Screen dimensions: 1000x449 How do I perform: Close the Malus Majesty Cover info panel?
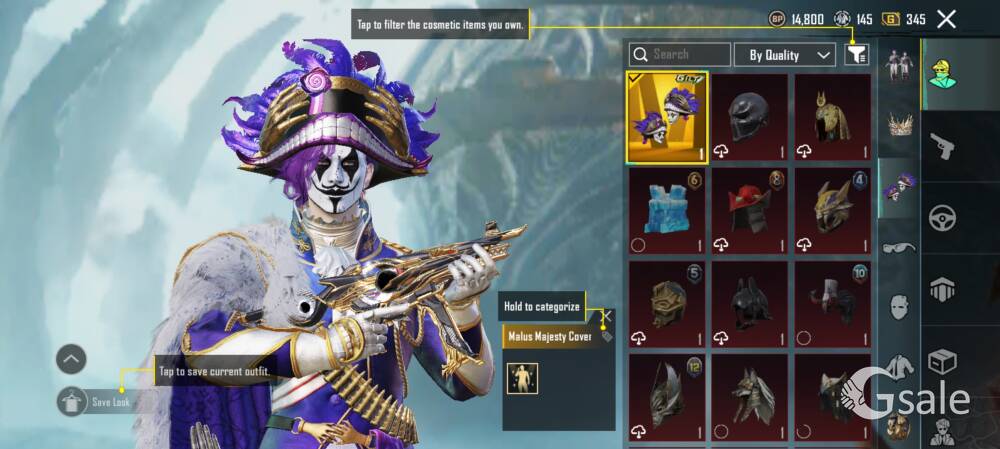[605, 315]
